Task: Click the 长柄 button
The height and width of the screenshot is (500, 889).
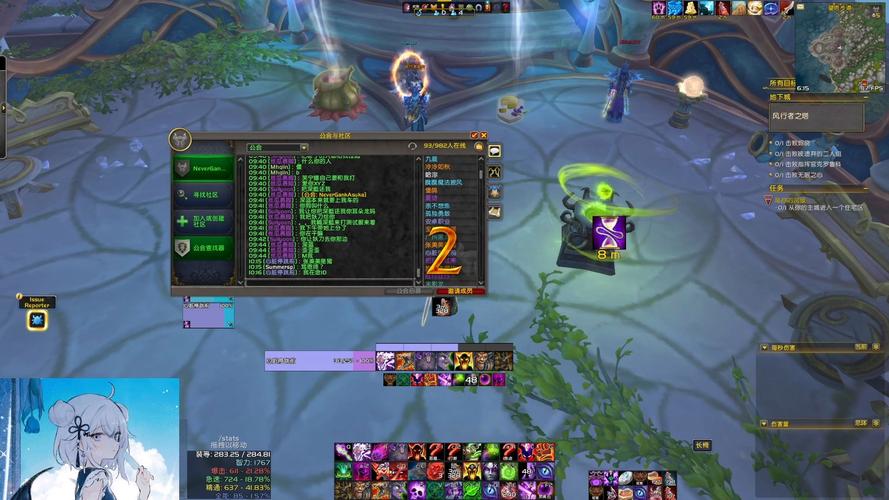Action: pos(702,445)
